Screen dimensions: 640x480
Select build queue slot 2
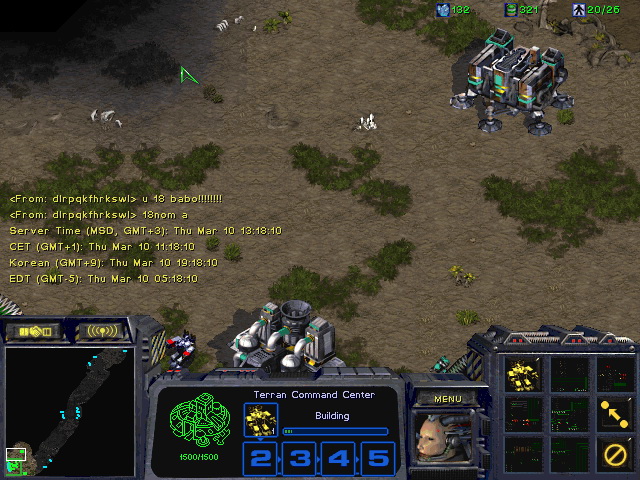tap(261, 459)
